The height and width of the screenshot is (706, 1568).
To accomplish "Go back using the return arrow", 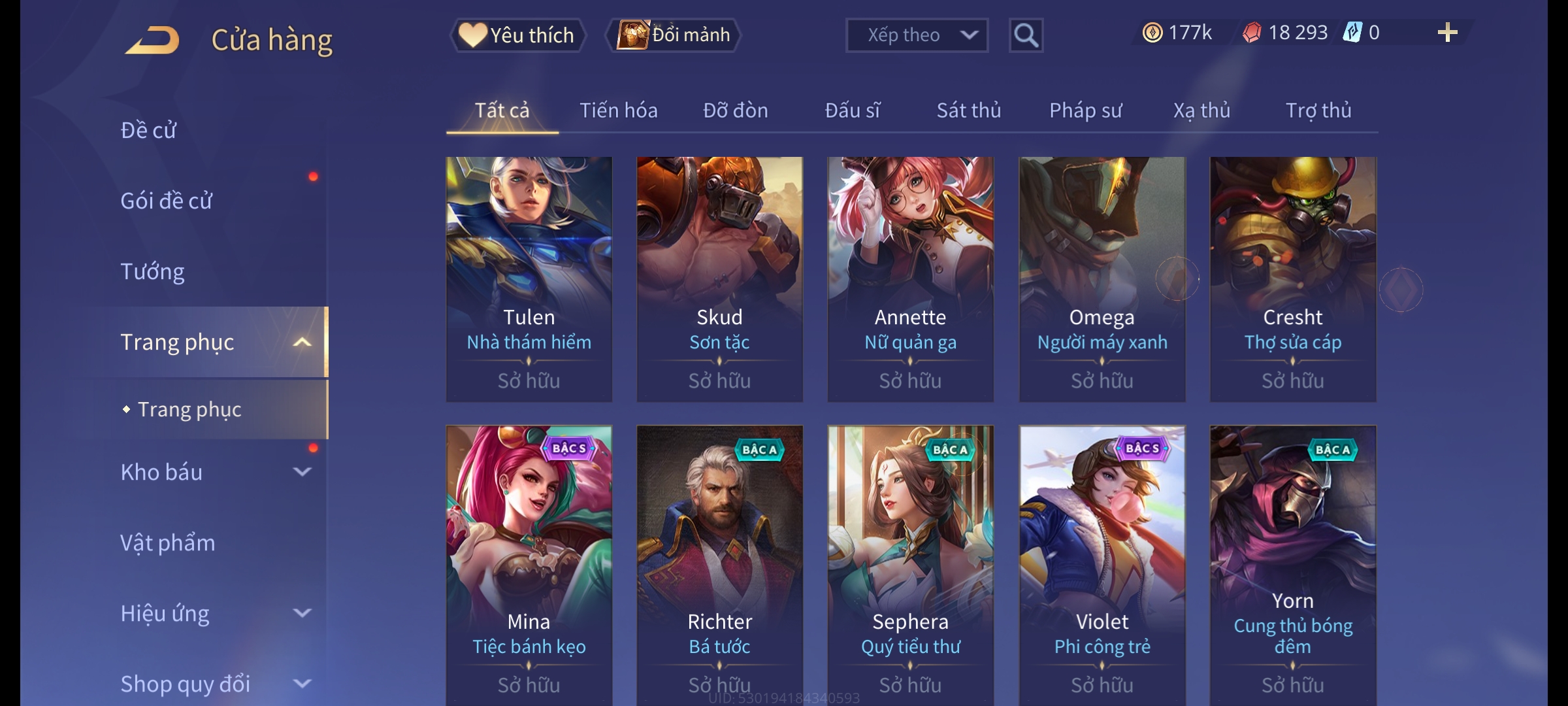I will coord(152,39).
